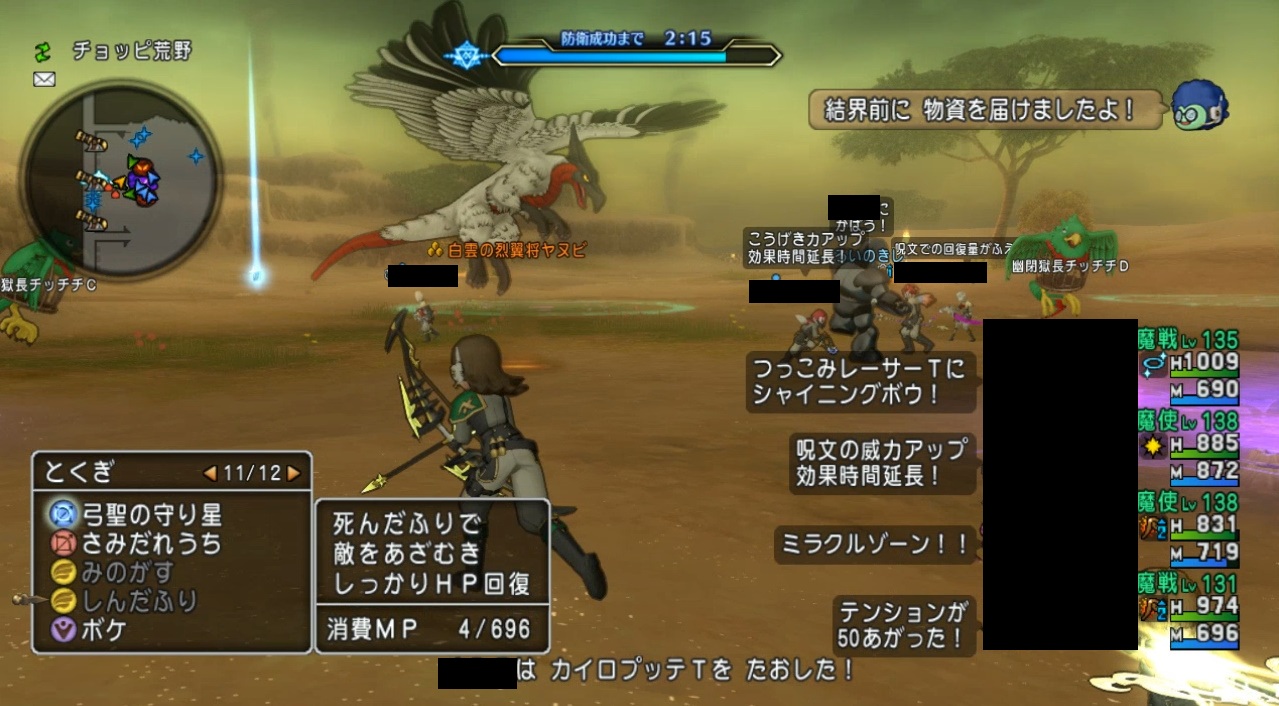Viewport: 1279px width, 706px height.
Task: Select the Lv 131 魔戦 party member
Action: point(1189,608)
